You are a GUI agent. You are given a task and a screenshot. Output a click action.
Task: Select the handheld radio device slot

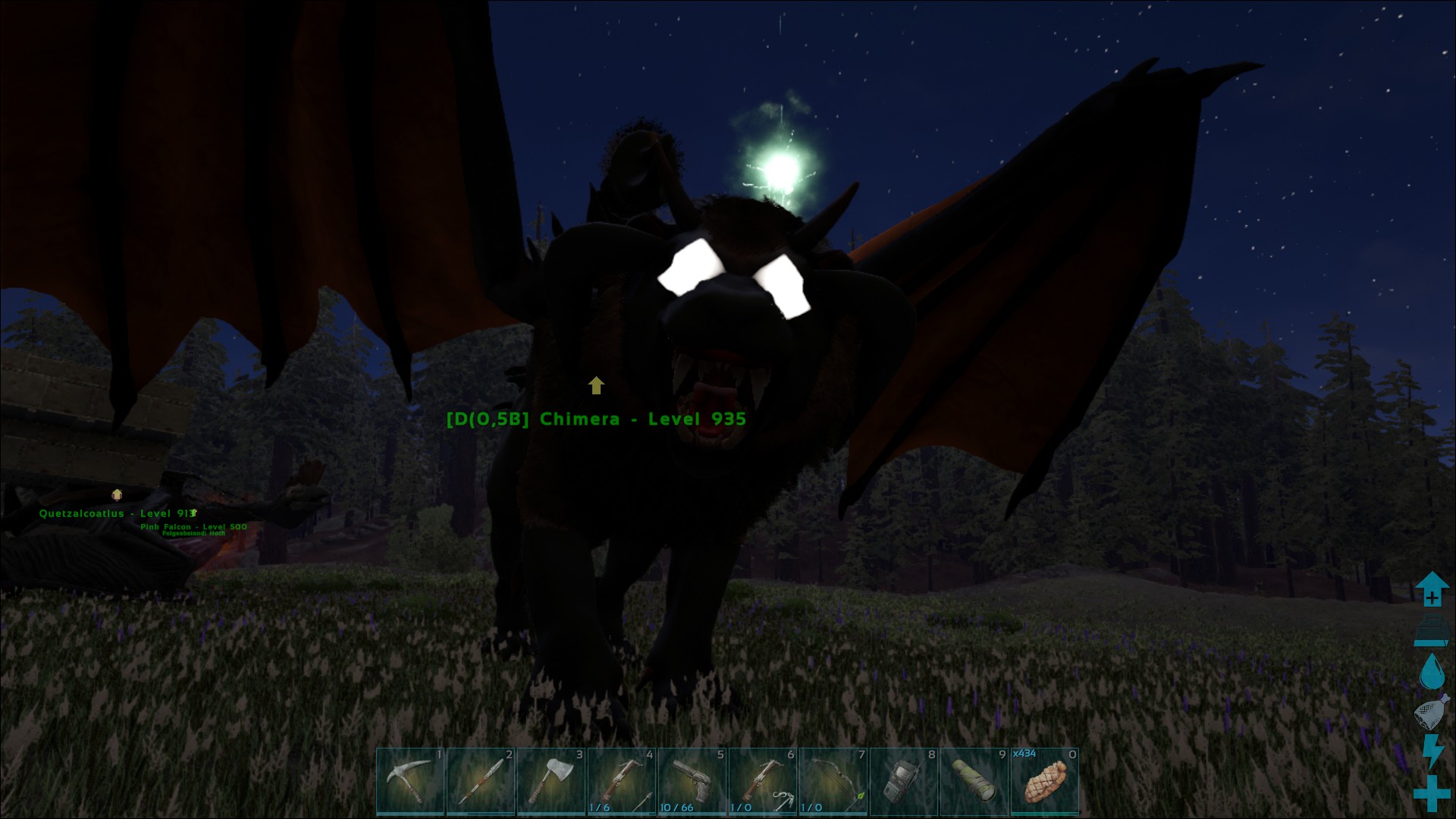point(904,781)
